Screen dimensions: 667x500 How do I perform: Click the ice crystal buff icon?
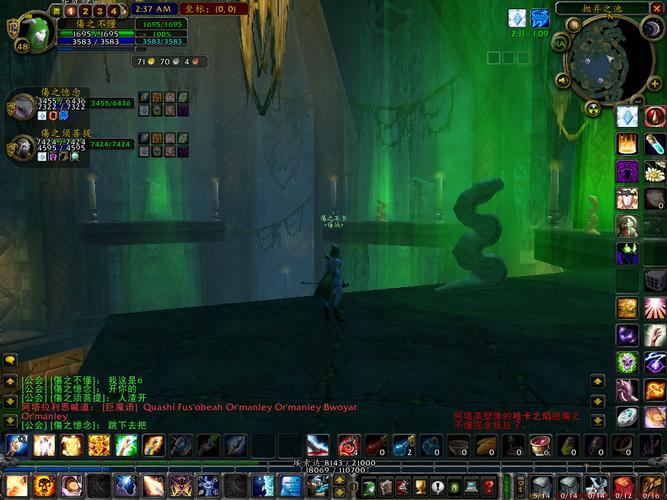pyautogui.click(x=517, y=18)
